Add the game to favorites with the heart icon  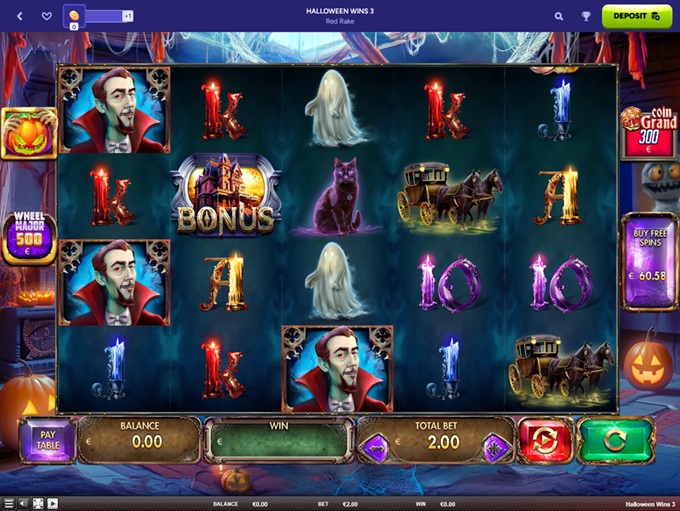click(x=46, y=16)
